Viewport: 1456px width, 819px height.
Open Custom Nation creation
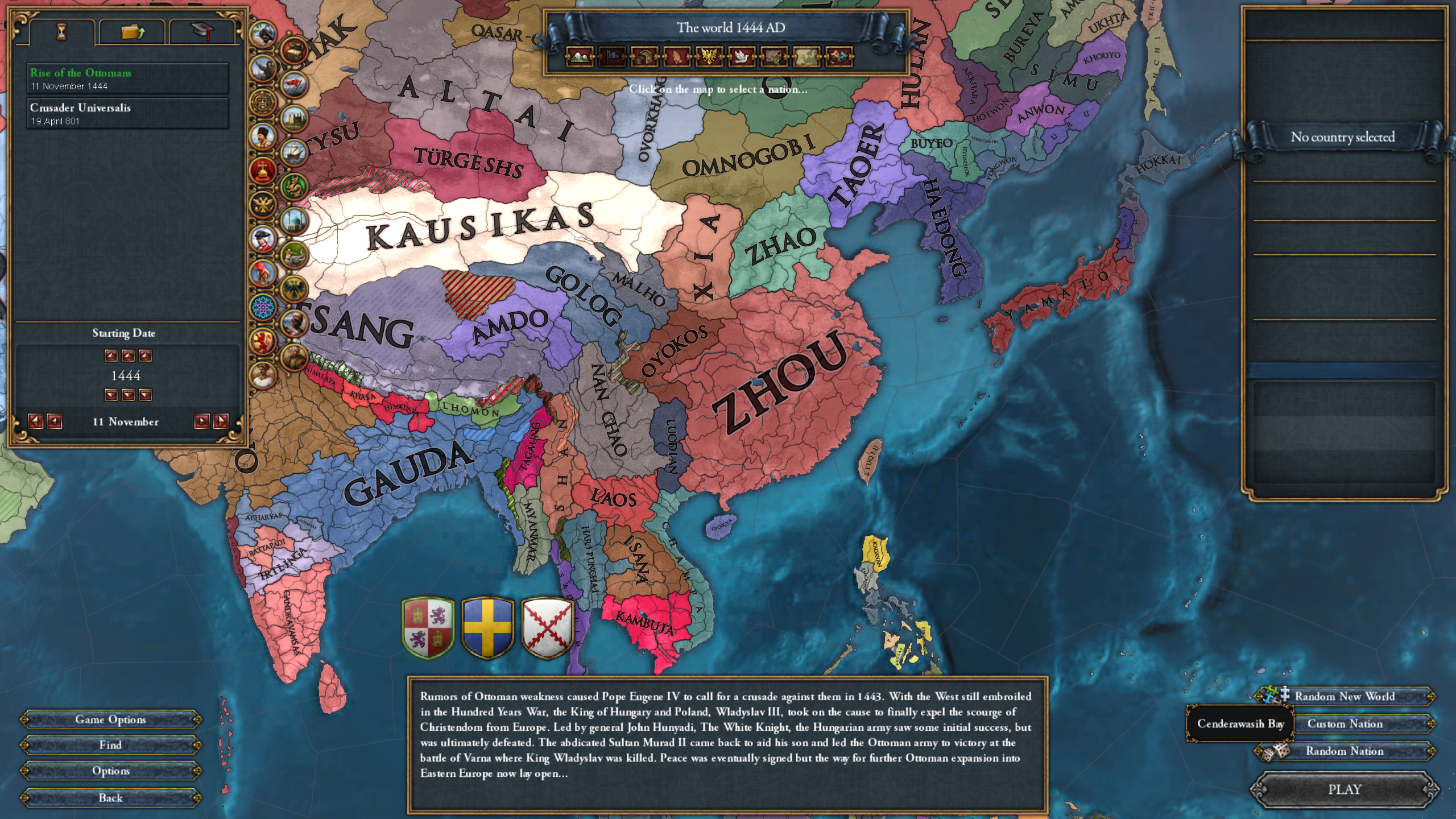coord(1345,723)
